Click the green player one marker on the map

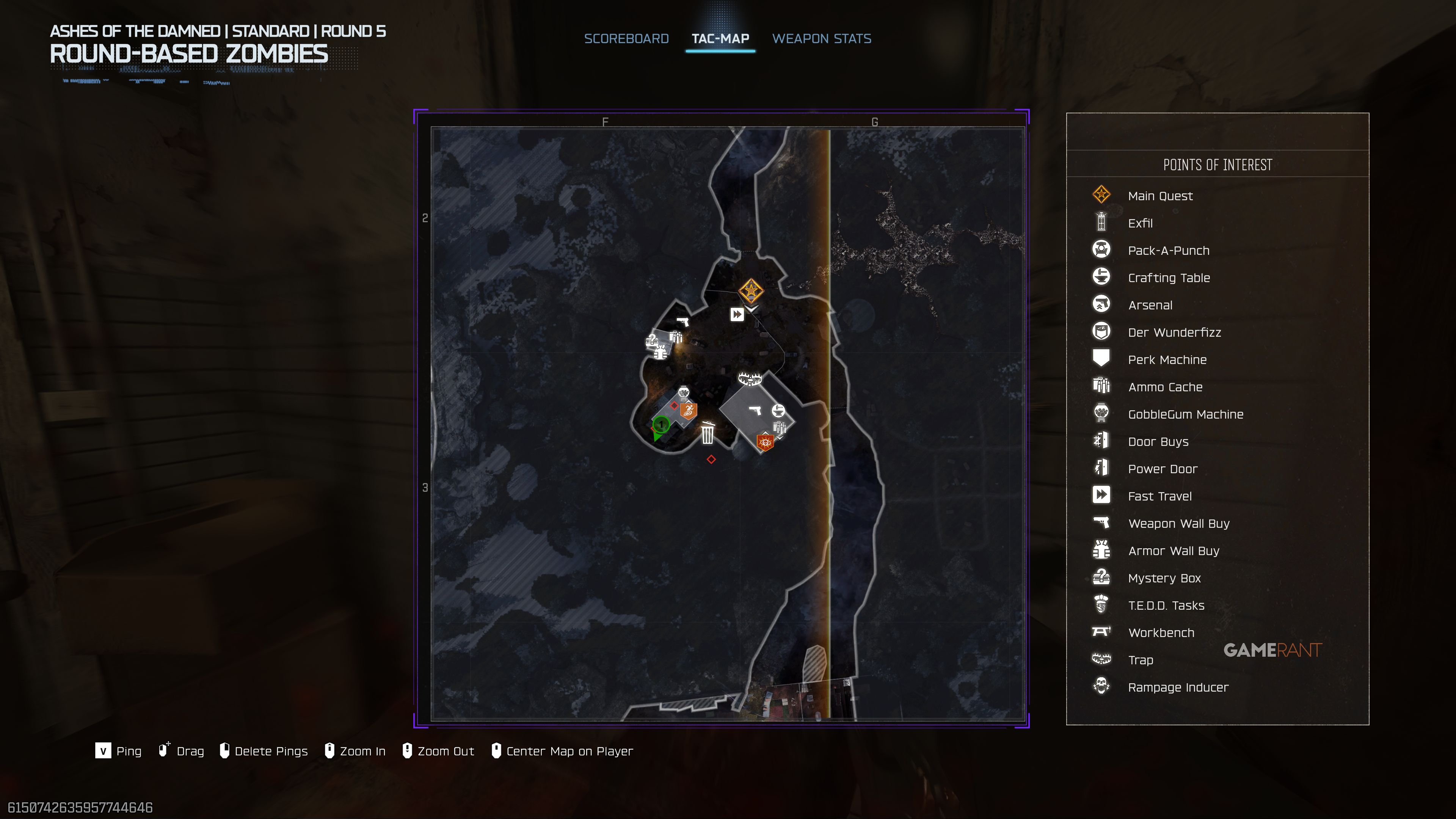point(661,425)
